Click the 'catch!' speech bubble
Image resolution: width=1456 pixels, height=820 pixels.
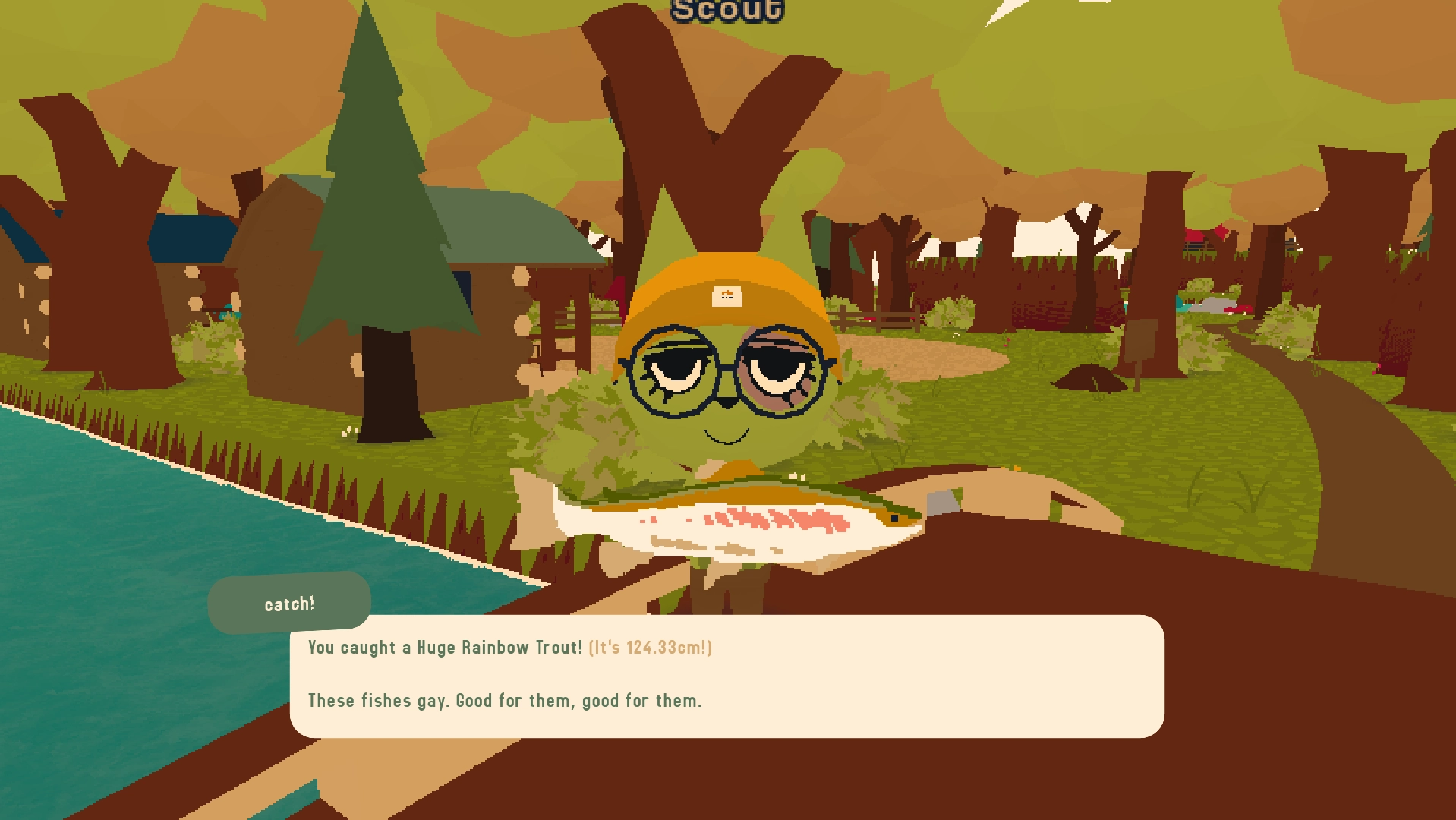(x=288, y=604)
